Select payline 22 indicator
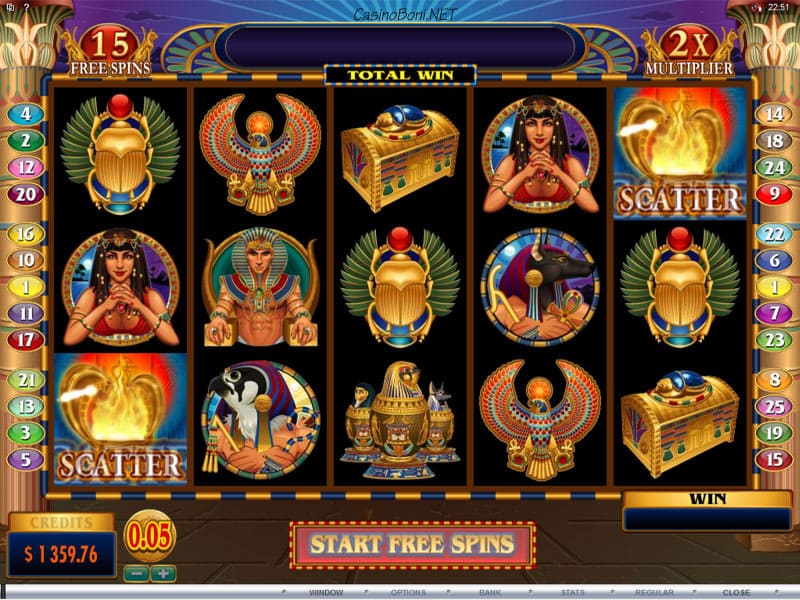The width and height of the screenshot is (800, 600). [x=774, y=233]
